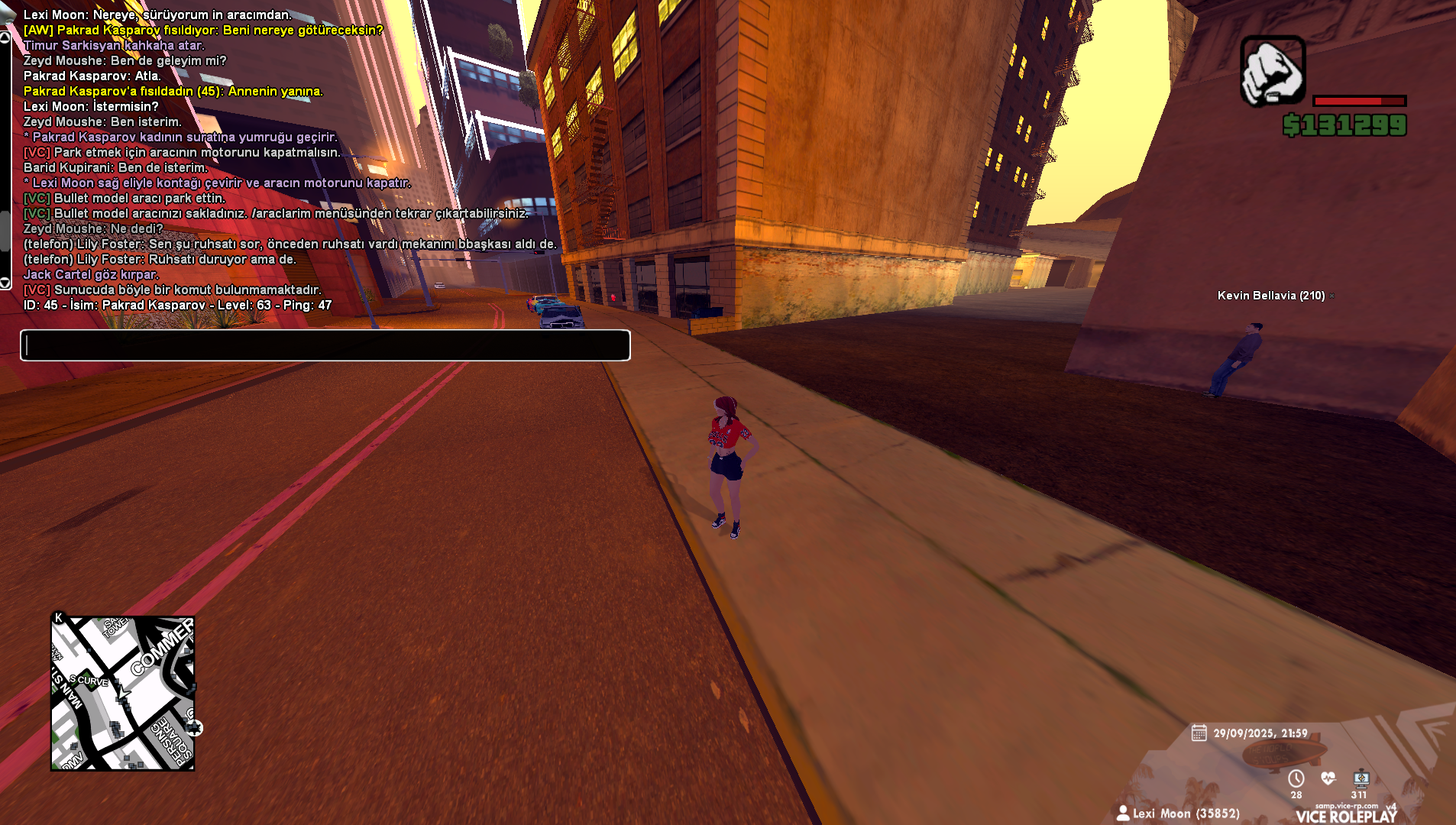Click the heart pulse icon
Image resolution: width=1456 pixels, height=825 pixels.
pyautogui.click(x=1328, y=778)
